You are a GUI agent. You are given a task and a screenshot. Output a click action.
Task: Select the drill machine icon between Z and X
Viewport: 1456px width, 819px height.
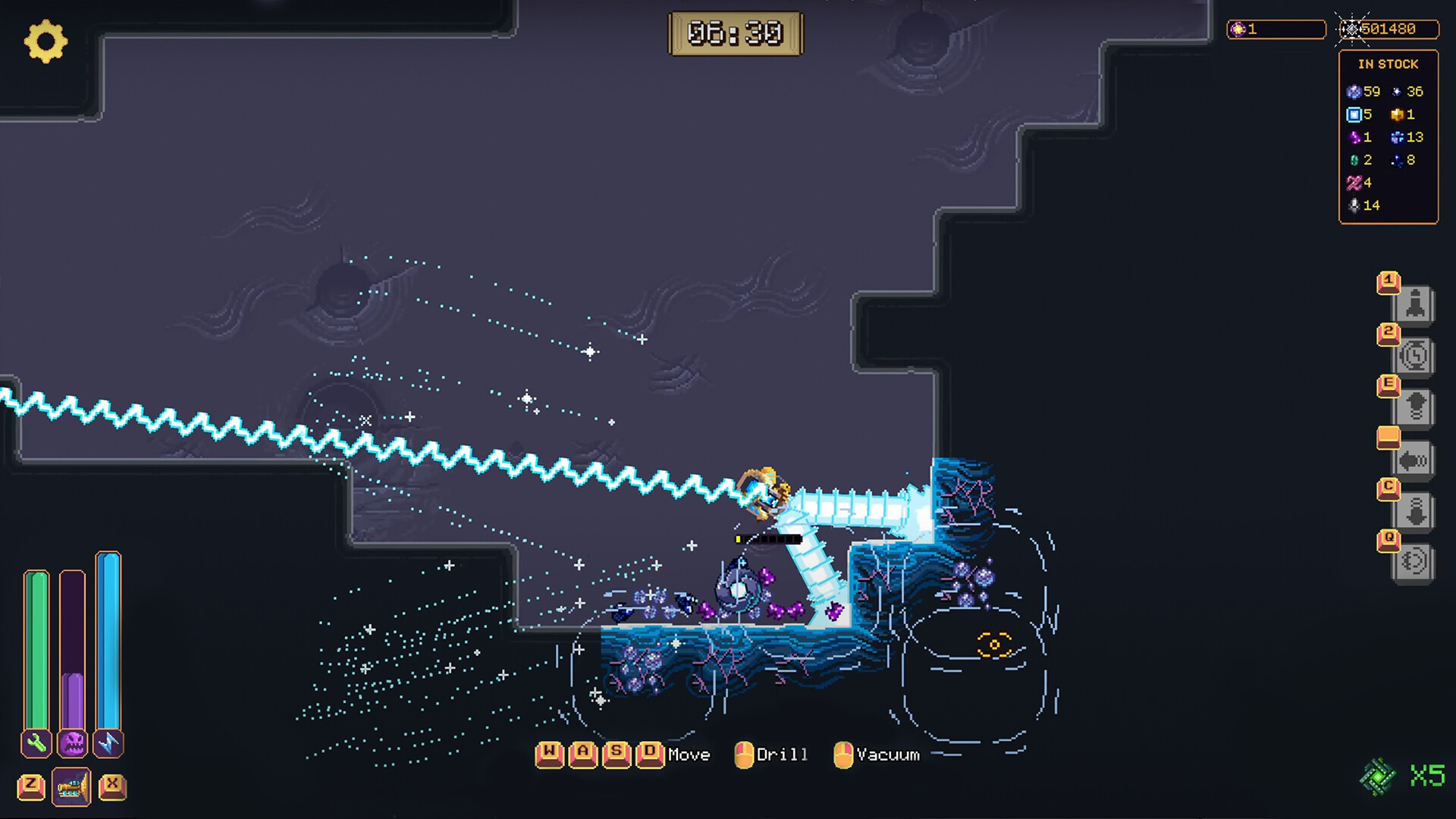(x=72, y=786)
